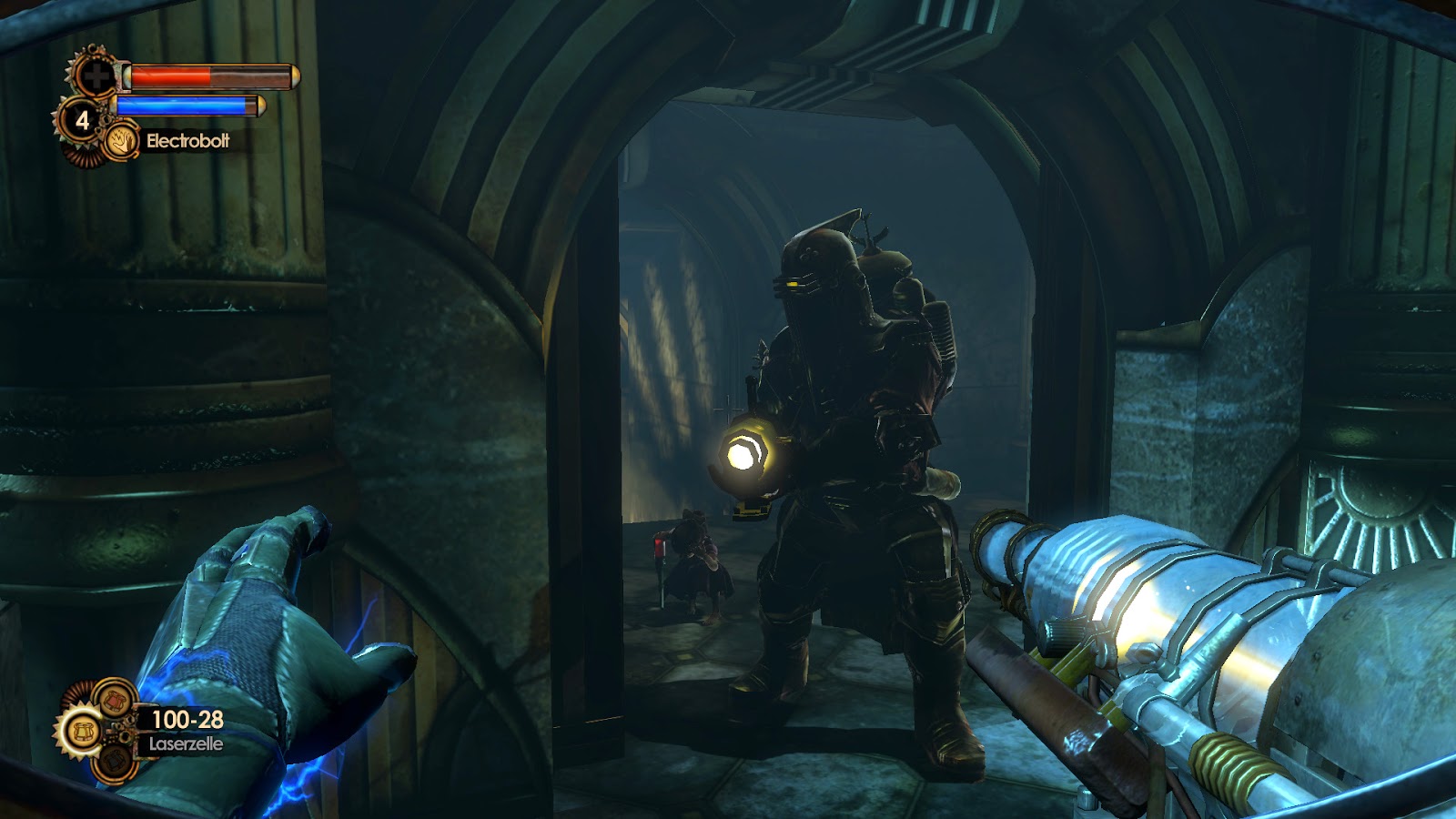
Task: Click the first aid kit counter showing 4
Action: [x=83, y=120]
